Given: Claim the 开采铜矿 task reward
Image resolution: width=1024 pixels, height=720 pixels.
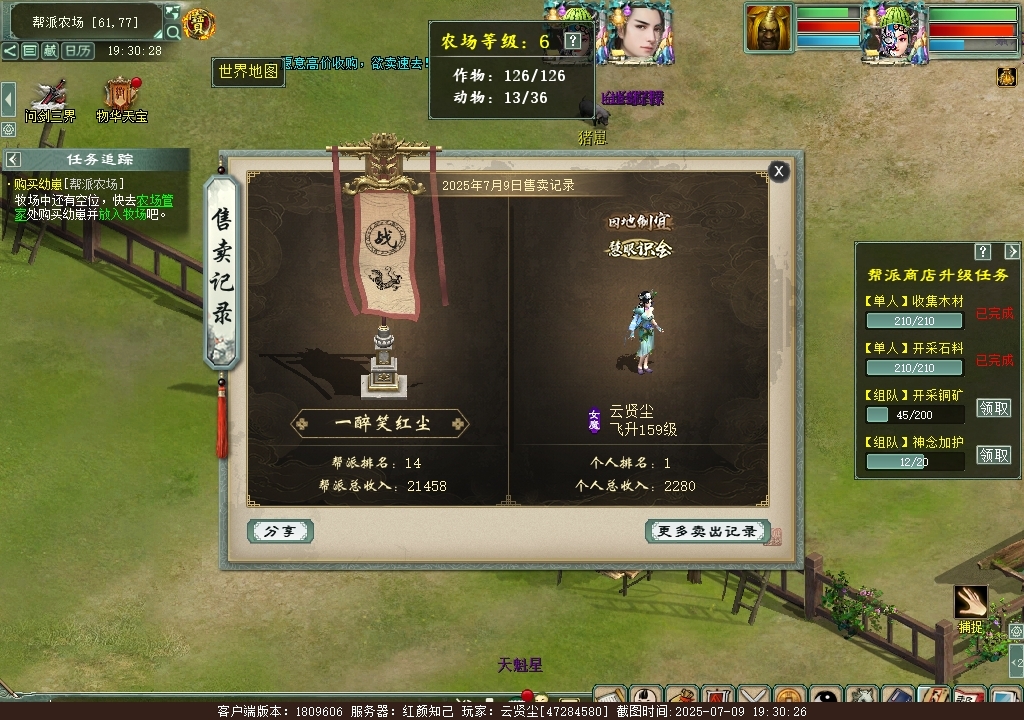Looking at the screenshot, I should pos(993,408).
